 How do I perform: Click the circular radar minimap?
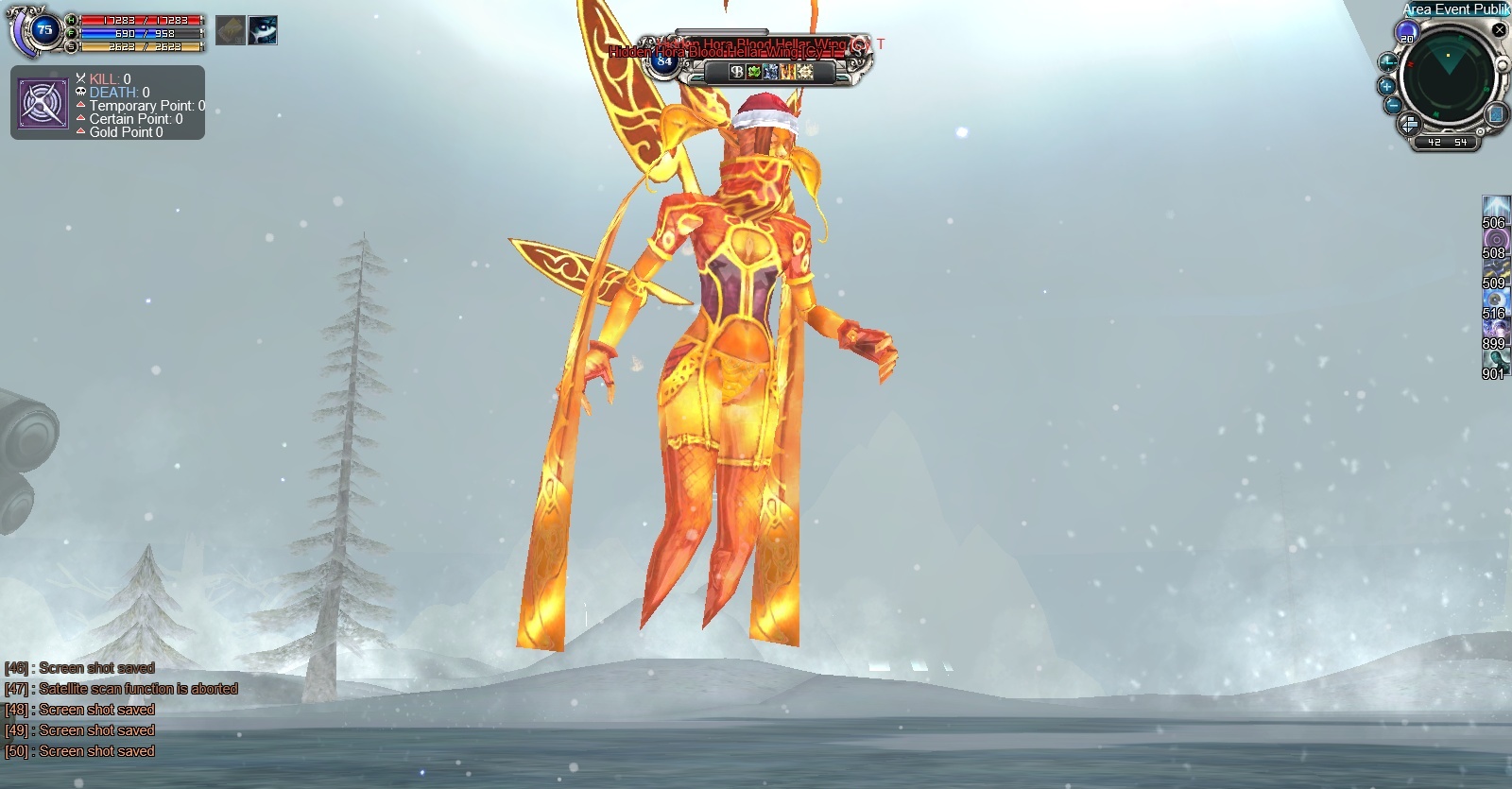click(1447, 79)
